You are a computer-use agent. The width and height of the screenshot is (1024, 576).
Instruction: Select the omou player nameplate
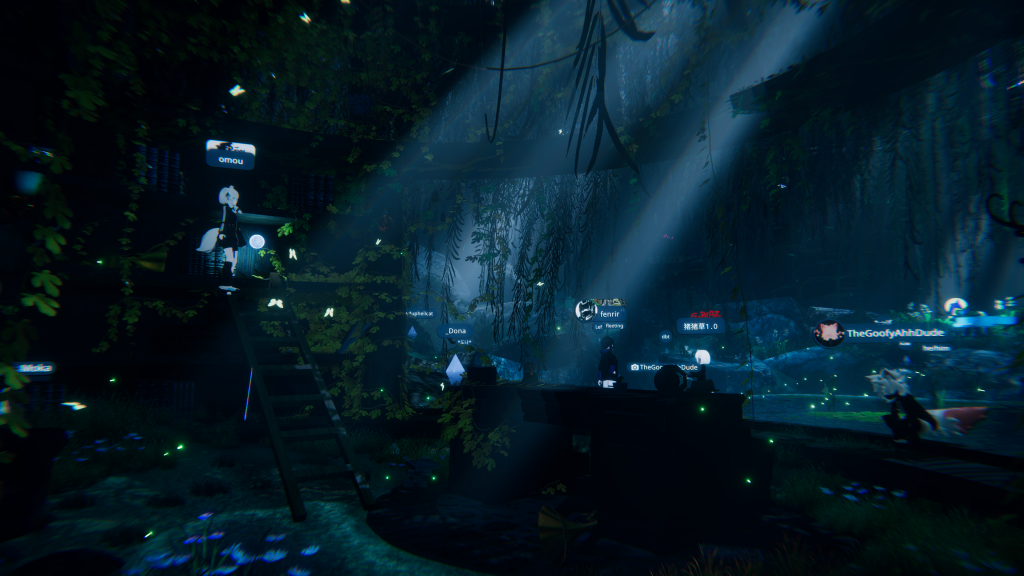[x=230, y=156]
